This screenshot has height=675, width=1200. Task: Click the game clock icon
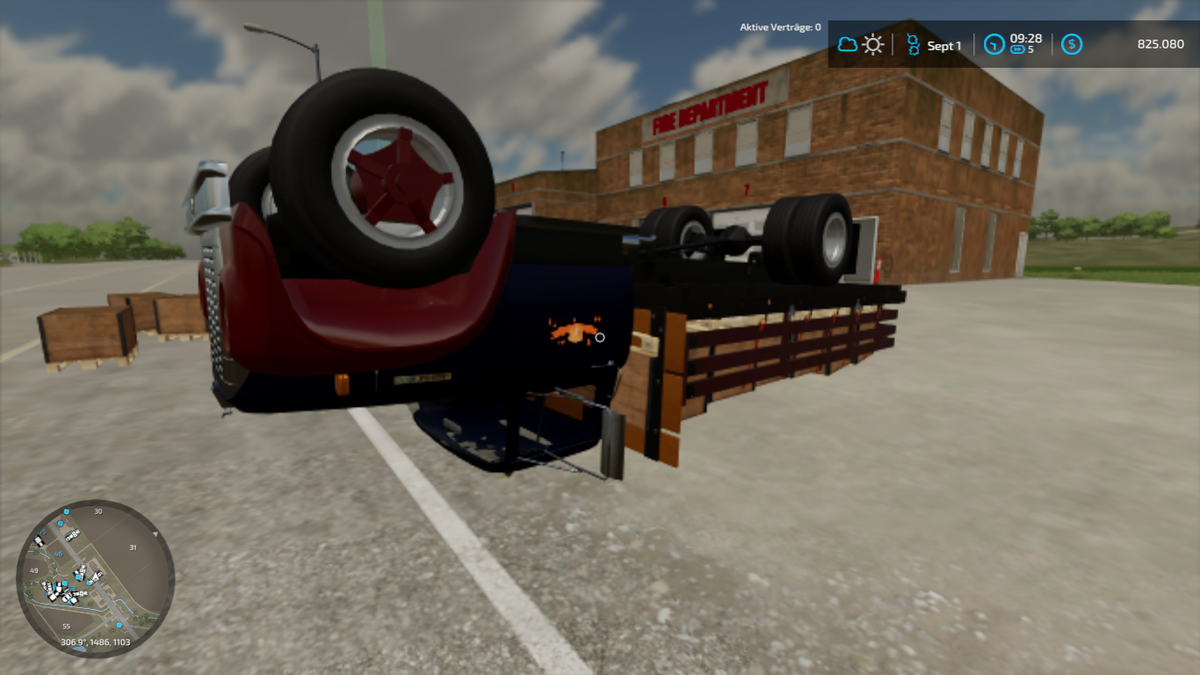click(x=994, y=44)
